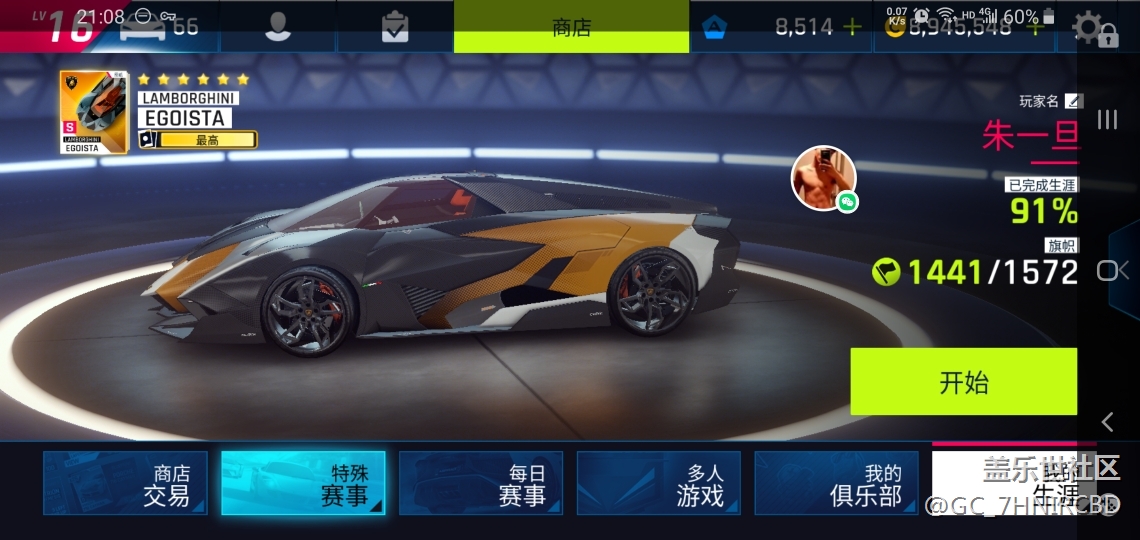Select 特殊赛事 special events
The width and height of the screenshot is (1140, 540).
point(303,483)
